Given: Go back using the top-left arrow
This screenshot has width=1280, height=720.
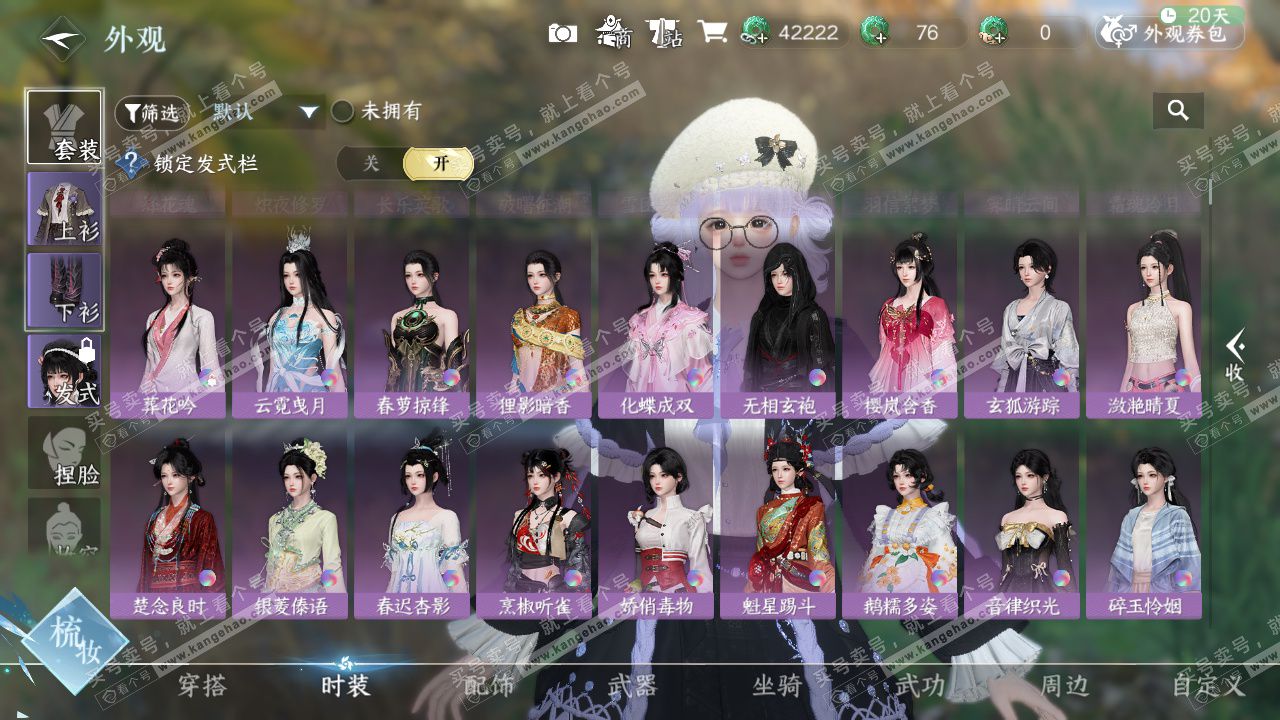Looking at the screenshot, I should [x=62, y=39].
